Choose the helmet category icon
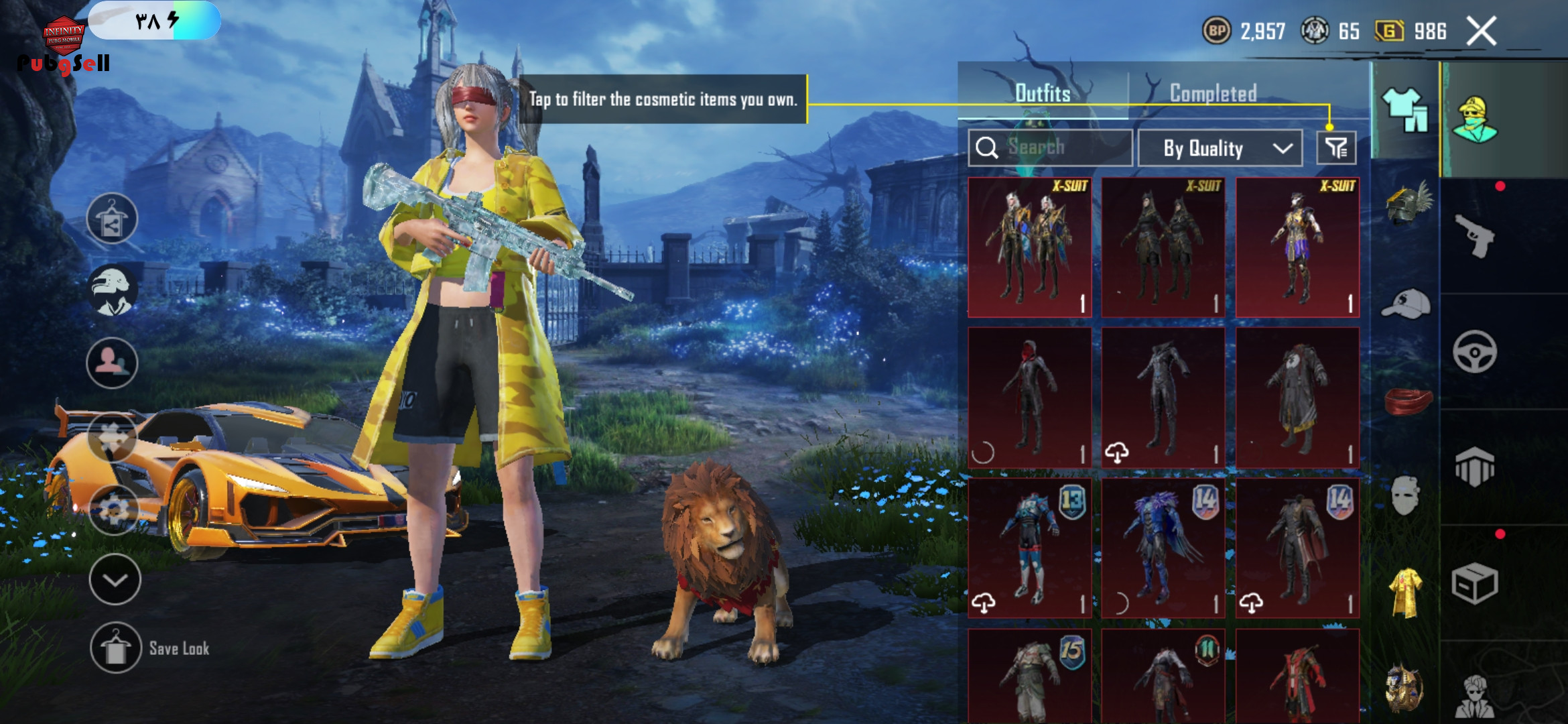This screenshot has height=724, width=1568. (x=1407, y=204)
